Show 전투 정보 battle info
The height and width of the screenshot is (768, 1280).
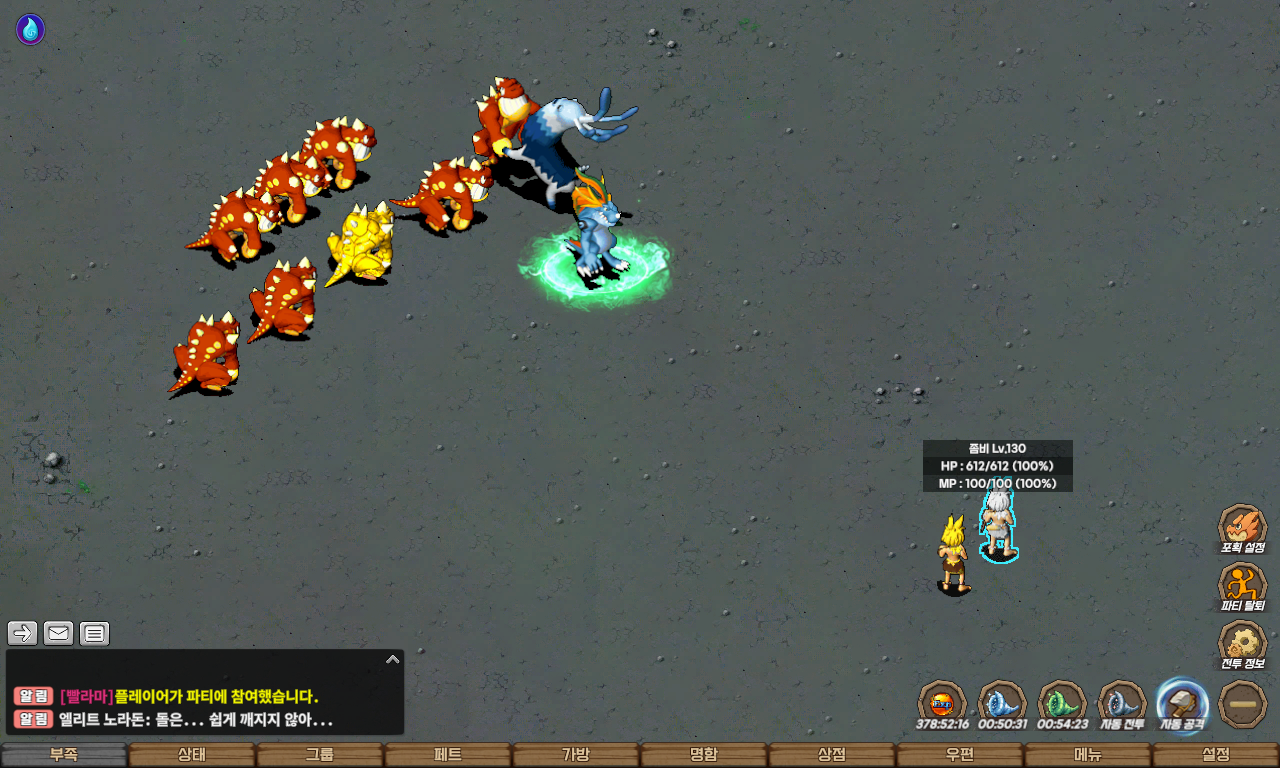(x=1242, y=643)
